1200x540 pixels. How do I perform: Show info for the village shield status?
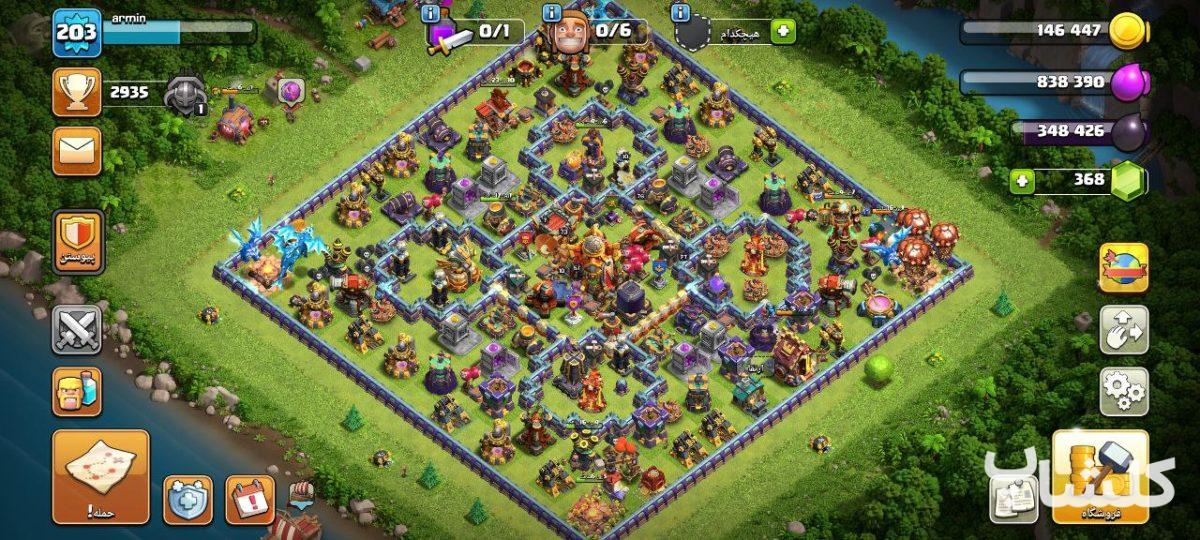(681, 13)
